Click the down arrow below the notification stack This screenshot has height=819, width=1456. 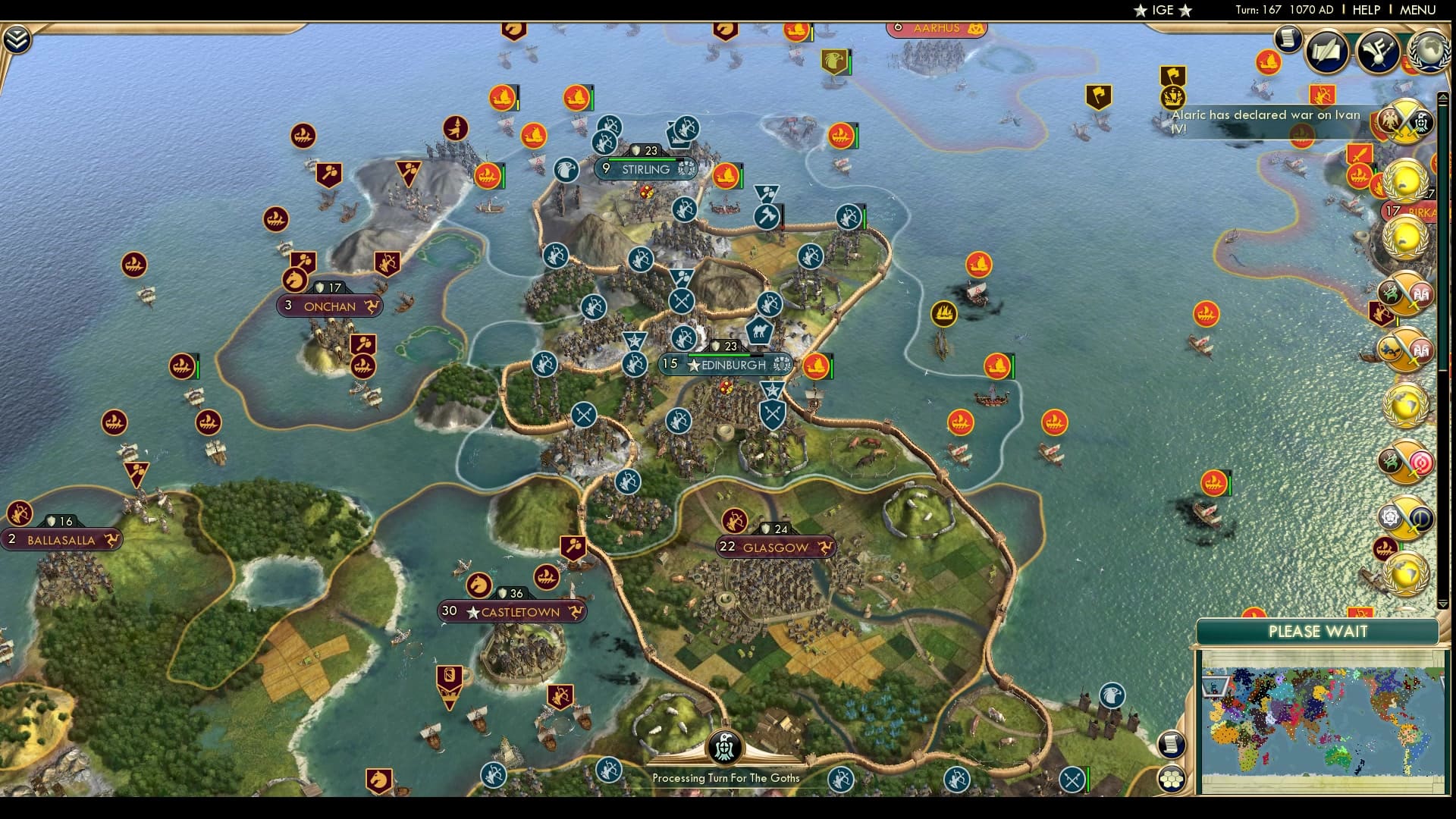1442,603
